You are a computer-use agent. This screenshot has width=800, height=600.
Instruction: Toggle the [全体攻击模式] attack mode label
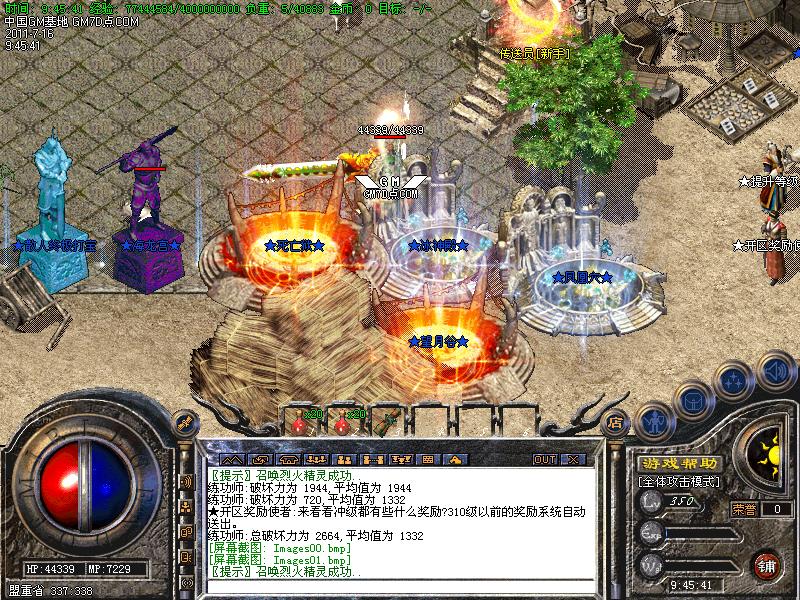[x=679, y=481]
